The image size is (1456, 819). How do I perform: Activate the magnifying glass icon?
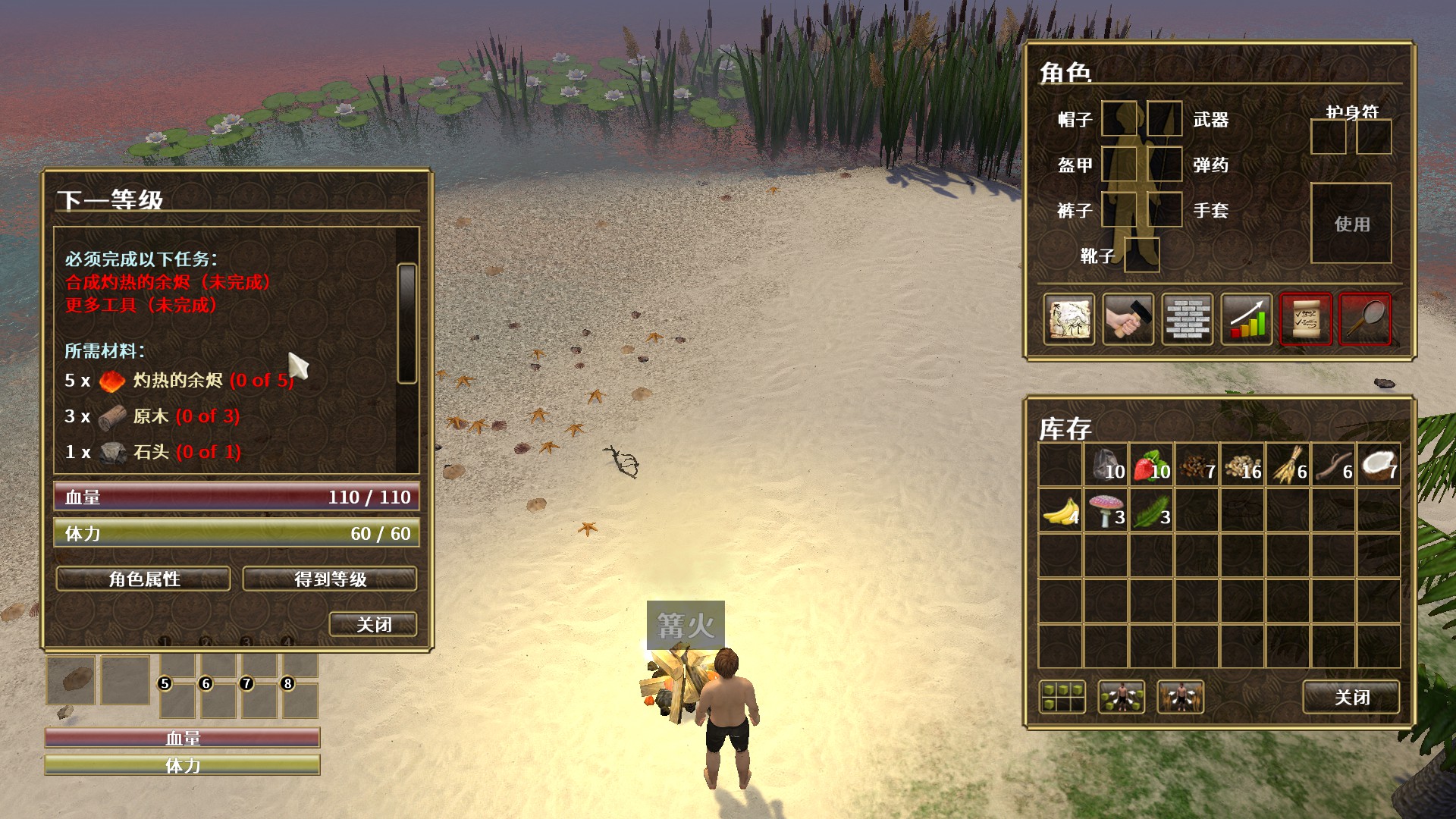point(1365,319)
